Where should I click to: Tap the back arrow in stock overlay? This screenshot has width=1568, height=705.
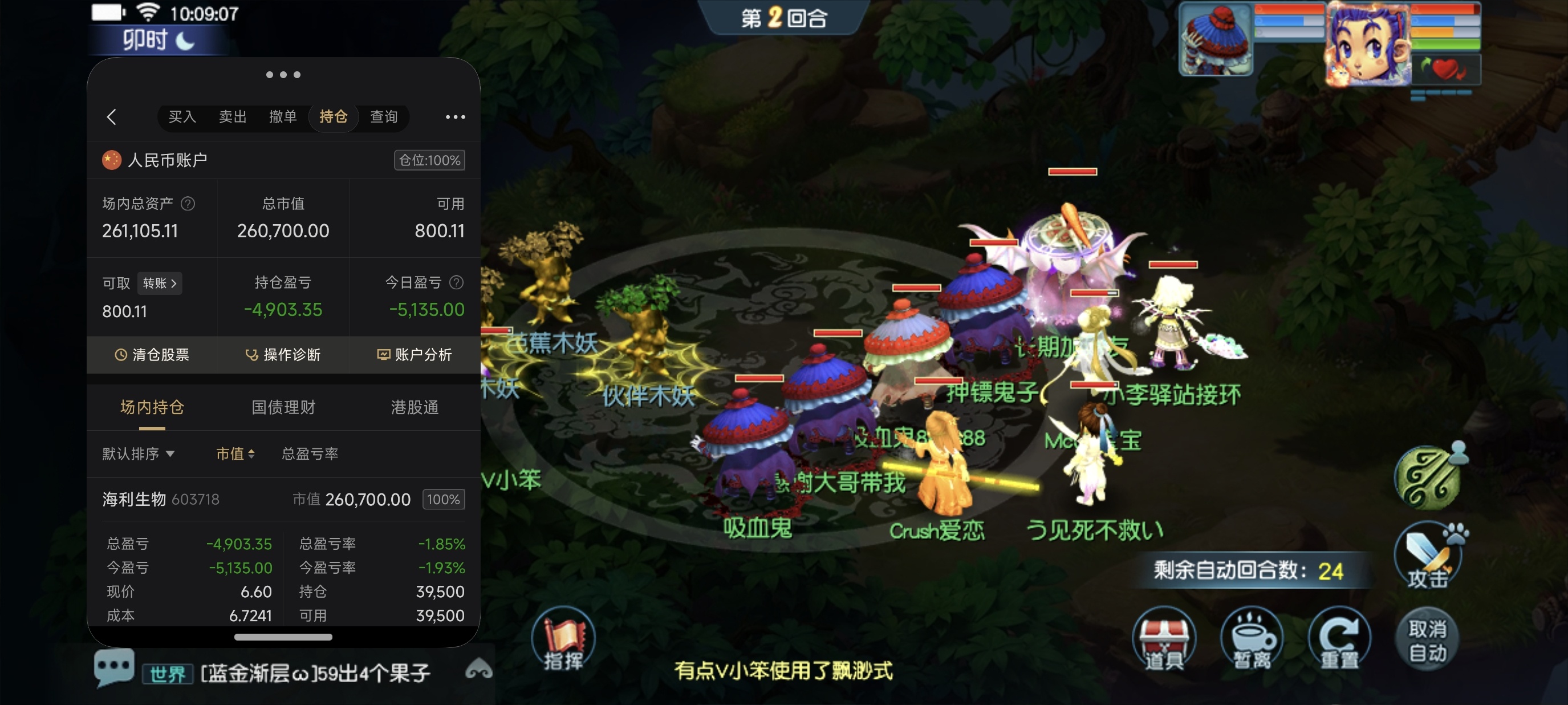[111, 117]
